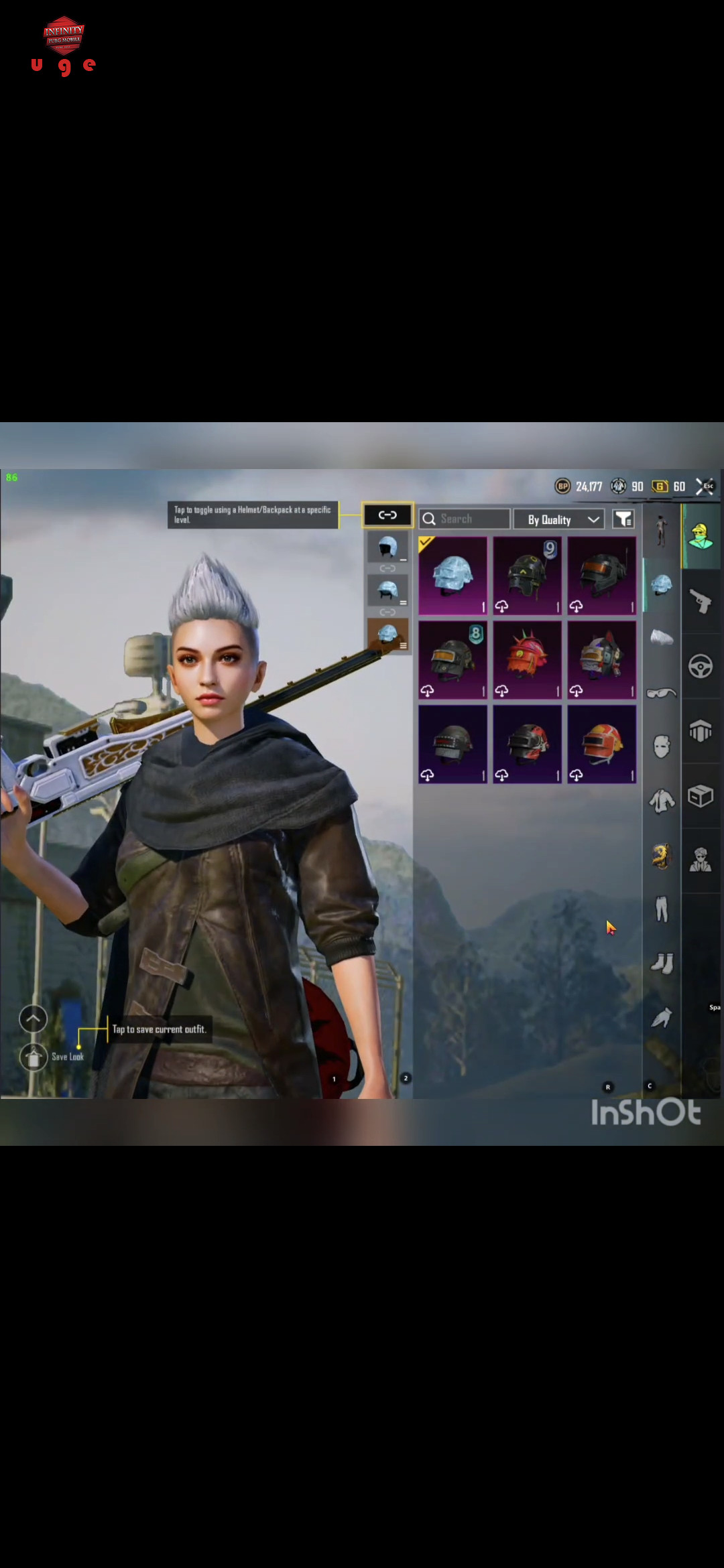This screenshot has width=724, height=1568.
Task: Switch to the sunglasses eyewear category
Action: click(662, 693)
